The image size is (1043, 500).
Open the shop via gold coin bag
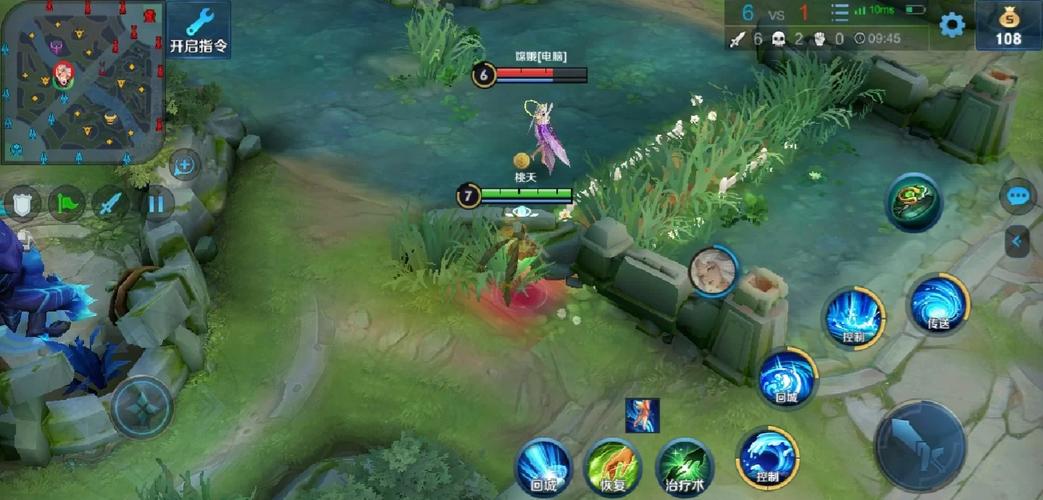coord(1009,25)
